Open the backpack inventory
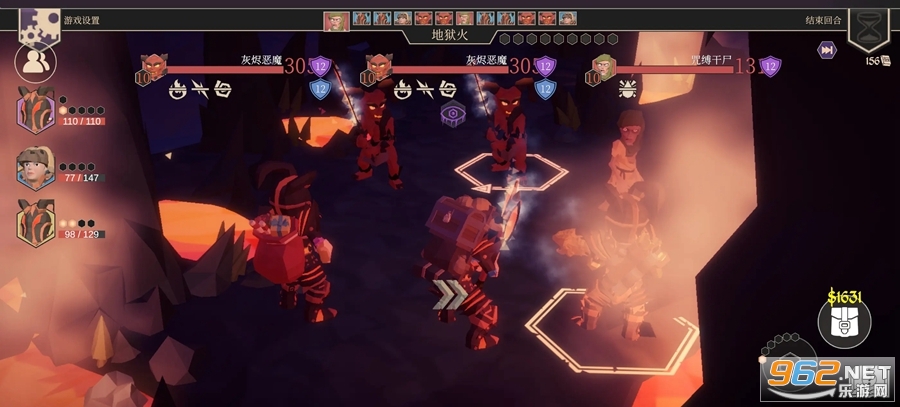900x407 pixels. point(844,321)
